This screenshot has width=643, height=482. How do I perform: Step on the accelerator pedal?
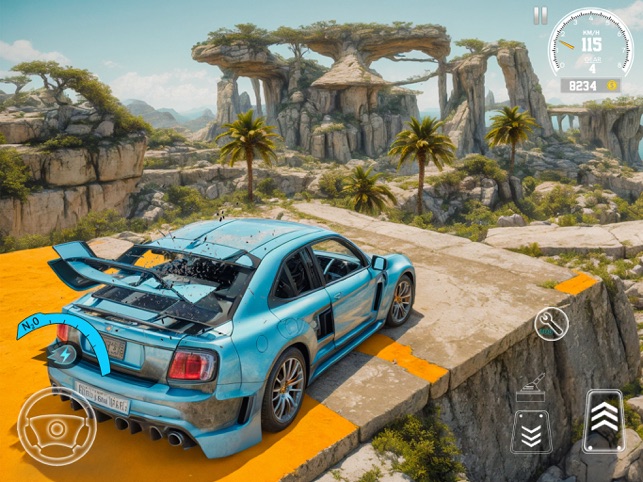click(604, 421)
